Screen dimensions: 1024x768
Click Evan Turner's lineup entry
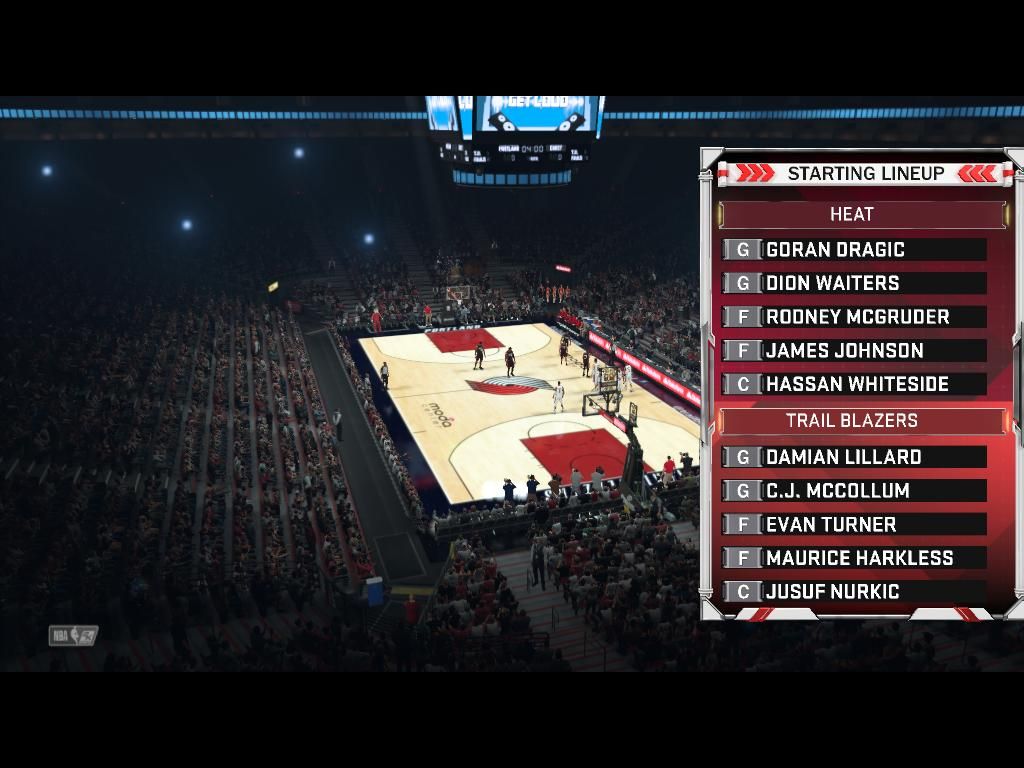(x=854, y=524)
